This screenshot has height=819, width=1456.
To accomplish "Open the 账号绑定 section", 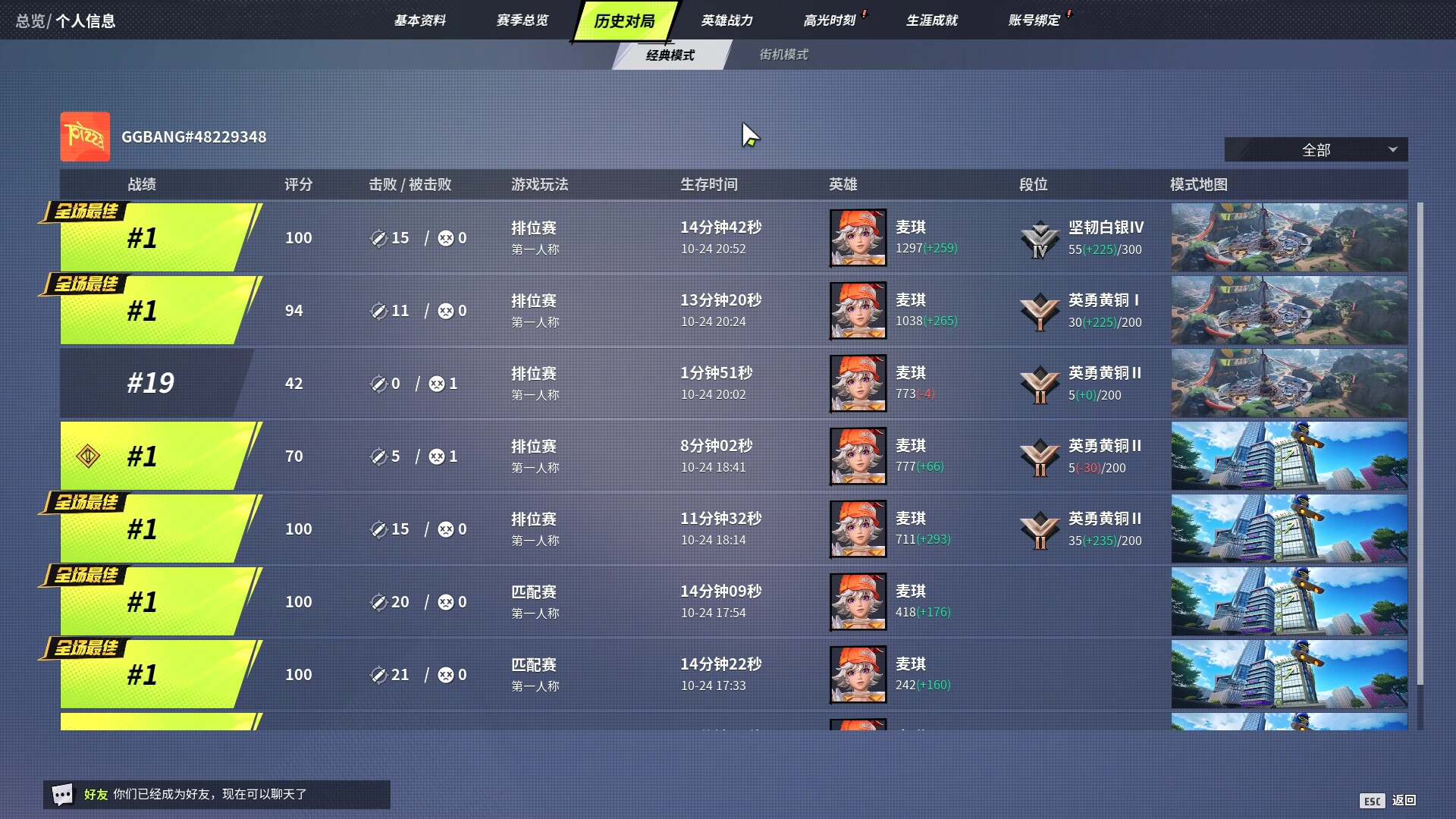I will (x=1034, y=20).
